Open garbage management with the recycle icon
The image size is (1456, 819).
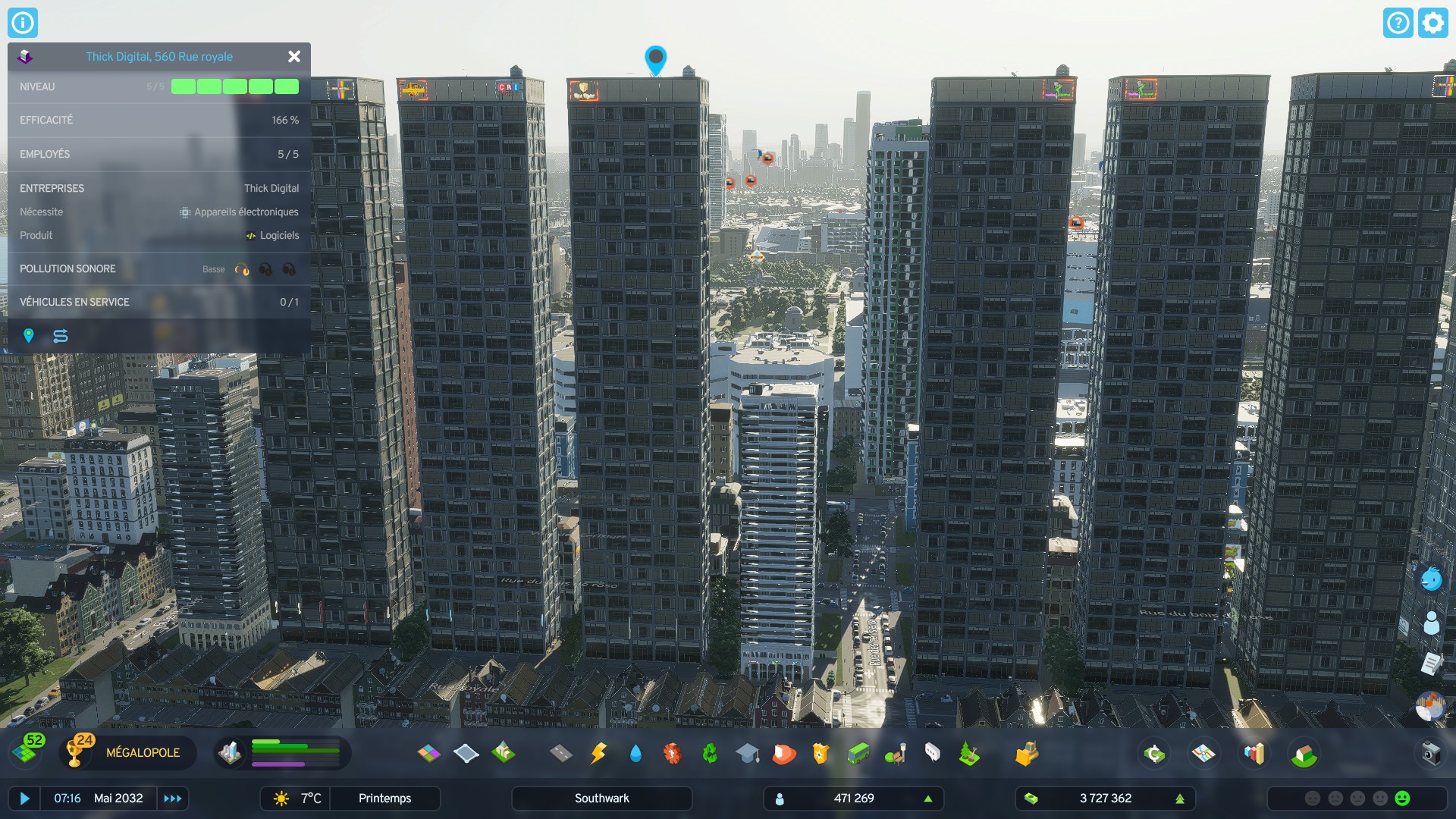[710, 753]
